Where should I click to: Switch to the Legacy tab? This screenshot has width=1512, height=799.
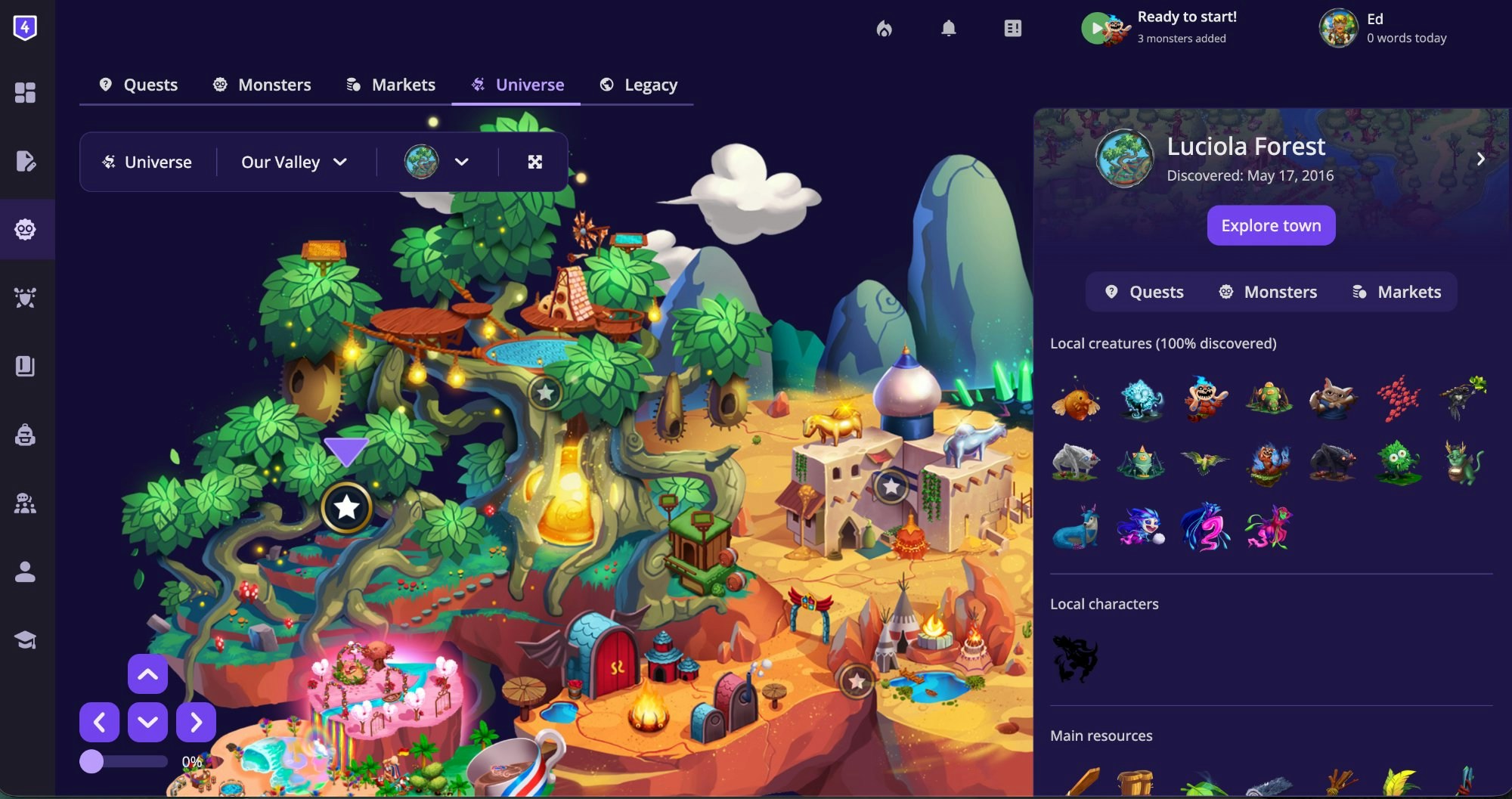click(639, 85)
